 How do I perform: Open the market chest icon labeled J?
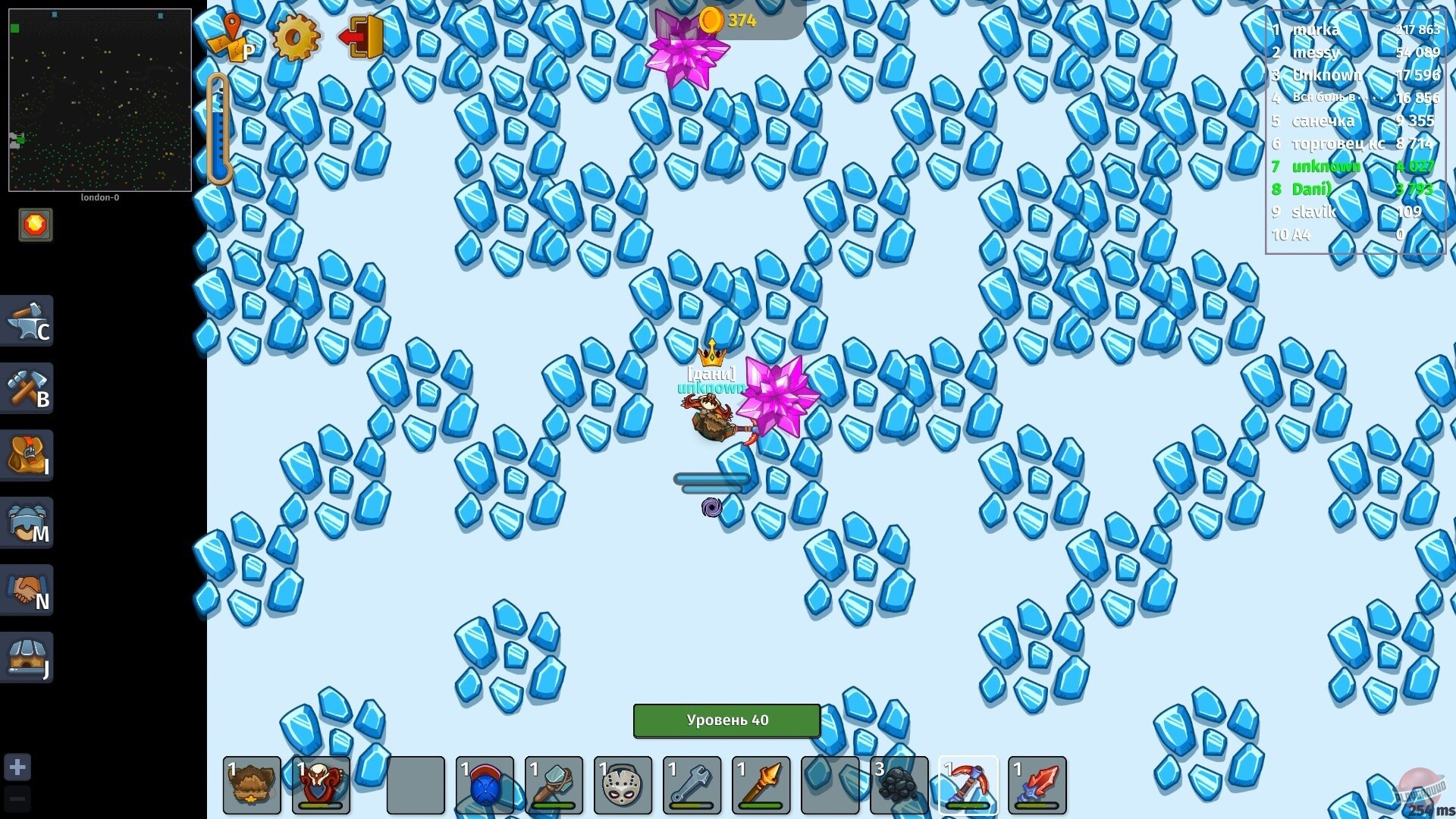coord(27,655)
